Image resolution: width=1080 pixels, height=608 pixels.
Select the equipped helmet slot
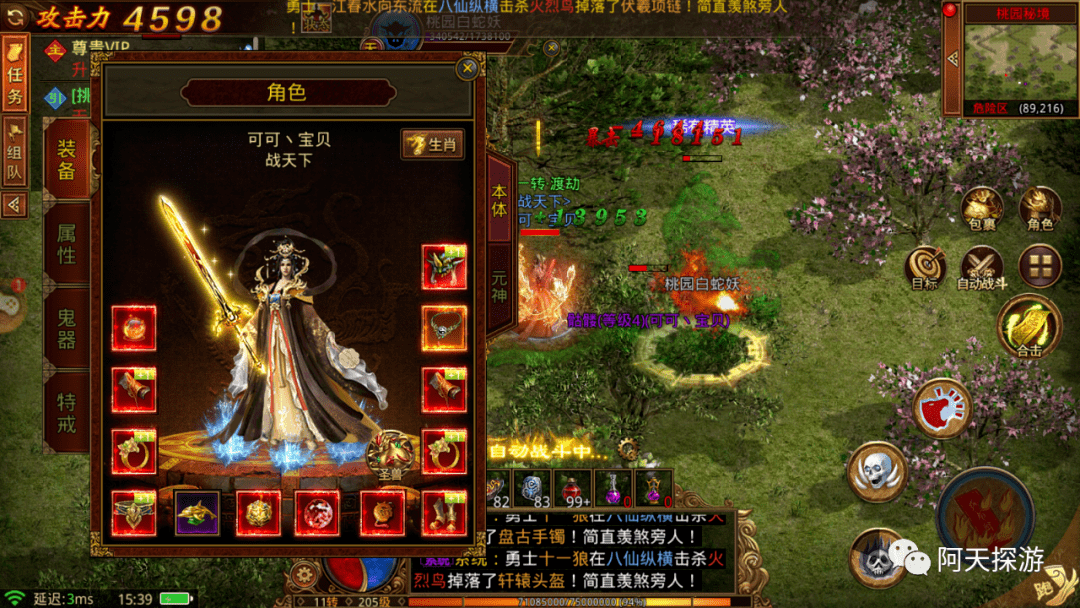point(444,267)
